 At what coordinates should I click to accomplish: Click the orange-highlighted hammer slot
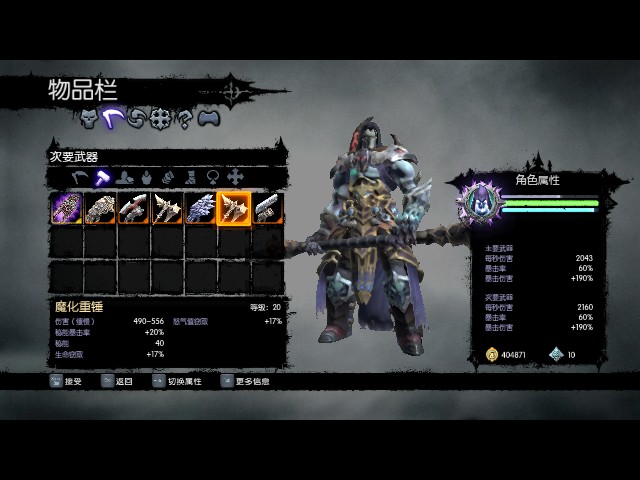coord(235,209)
